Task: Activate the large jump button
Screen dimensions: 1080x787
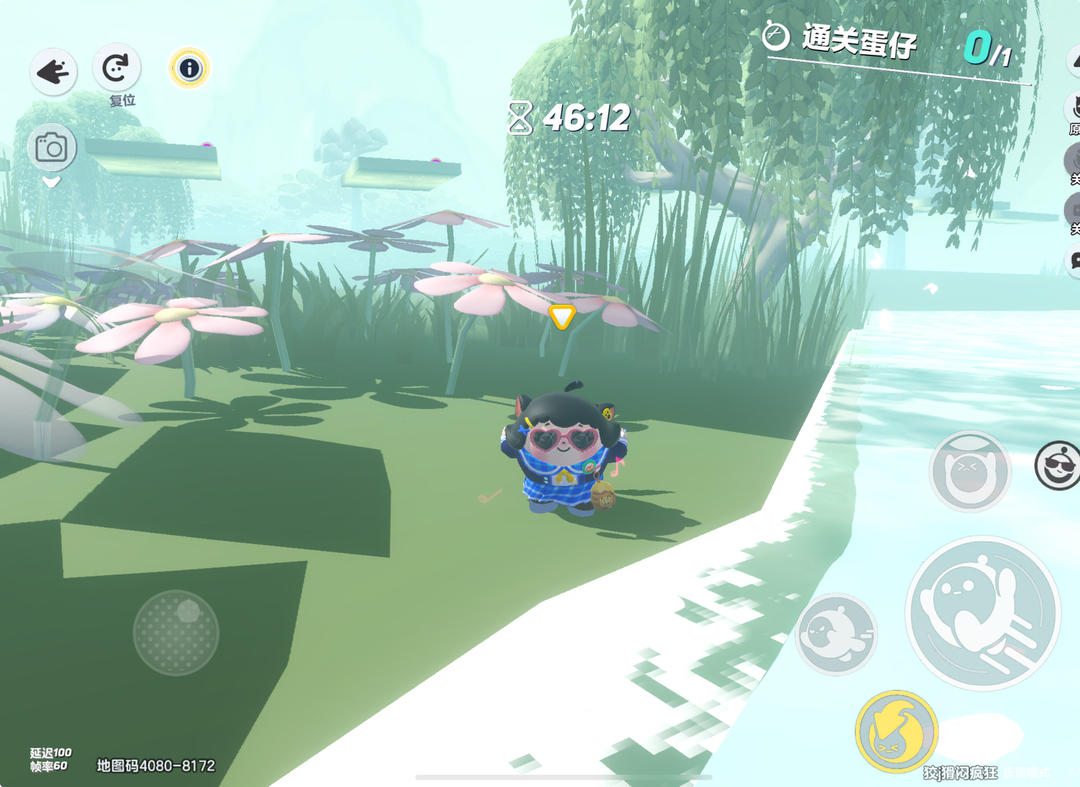Action: [x=982, y=613]
